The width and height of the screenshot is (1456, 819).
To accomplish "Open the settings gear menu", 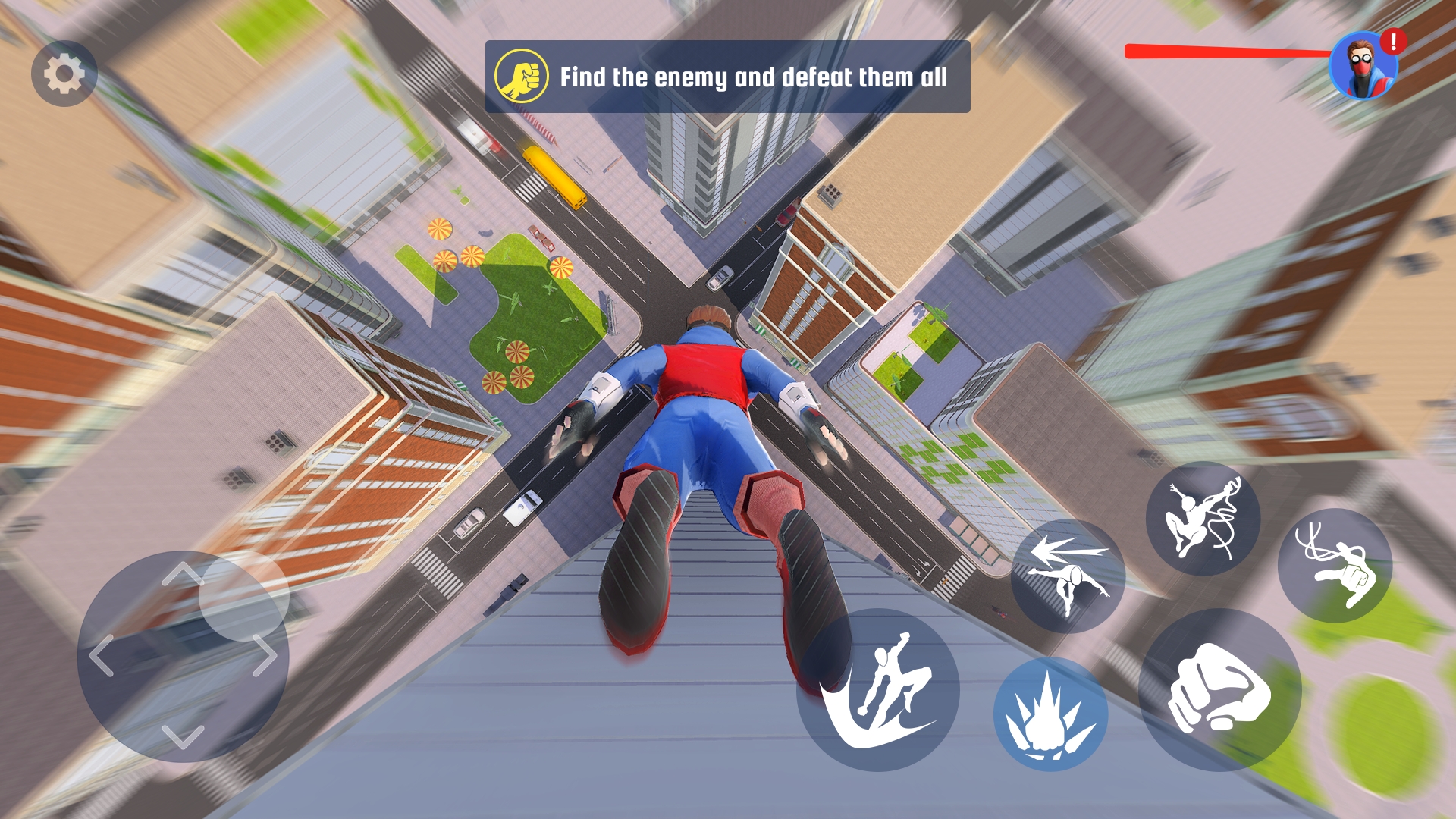I will point(64,74).
